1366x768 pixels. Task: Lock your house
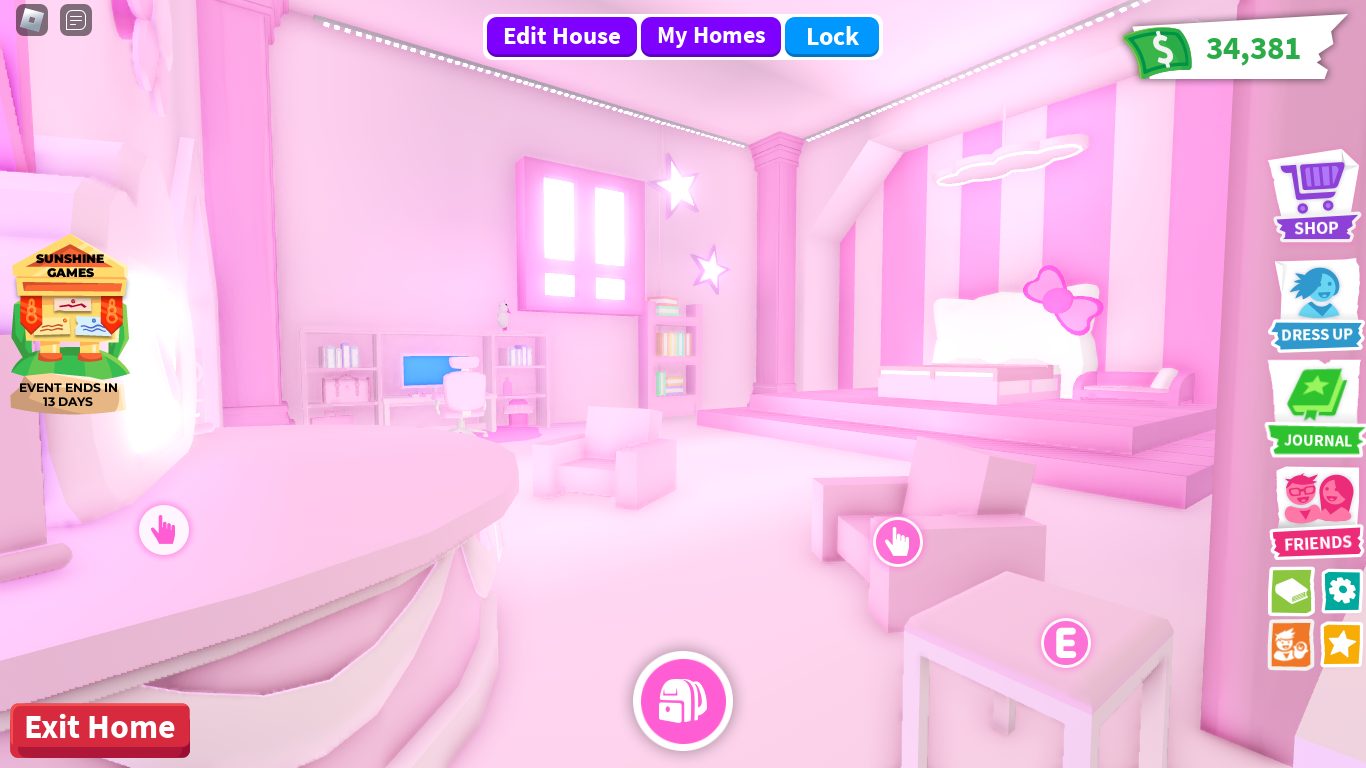(832, 37)
